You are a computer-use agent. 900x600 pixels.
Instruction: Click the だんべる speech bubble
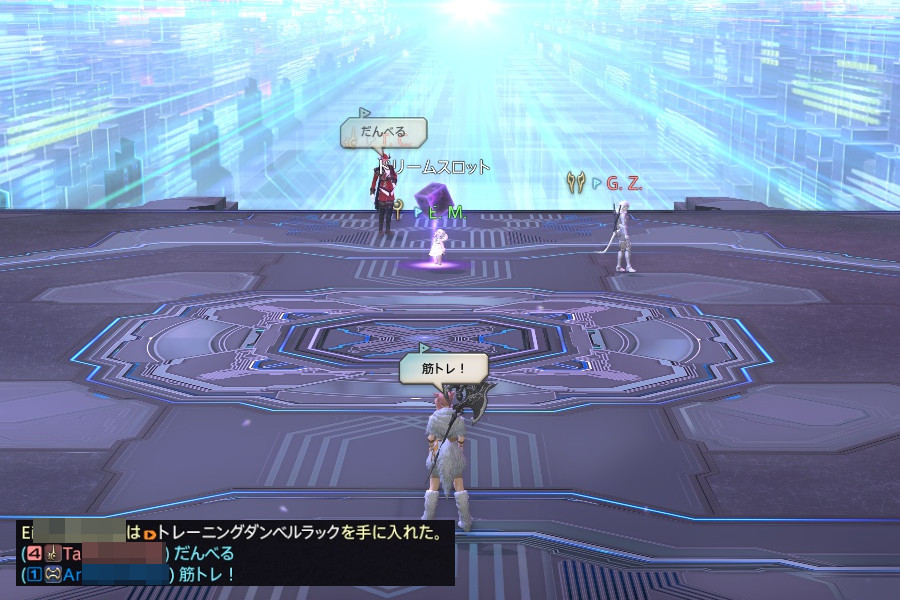tap(384, 132)
